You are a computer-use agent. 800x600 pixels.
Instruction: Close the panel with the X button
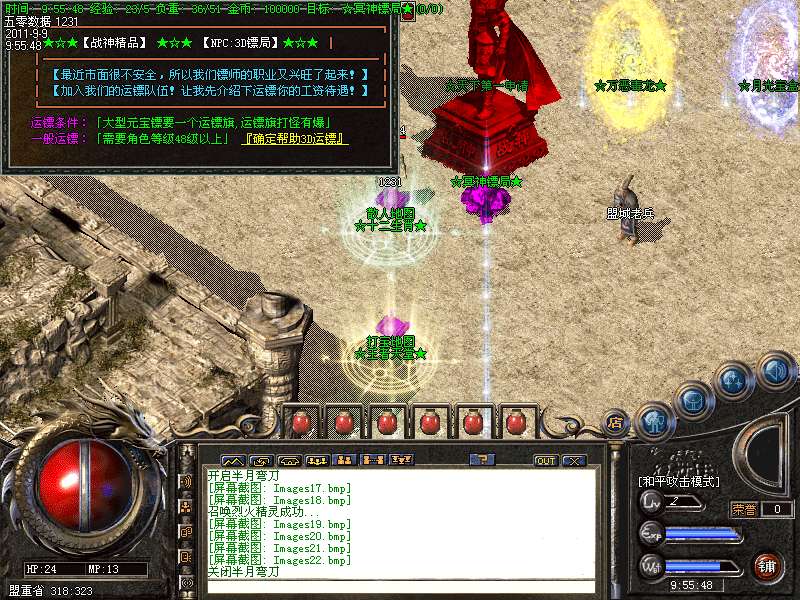click(x=573, y=460)
